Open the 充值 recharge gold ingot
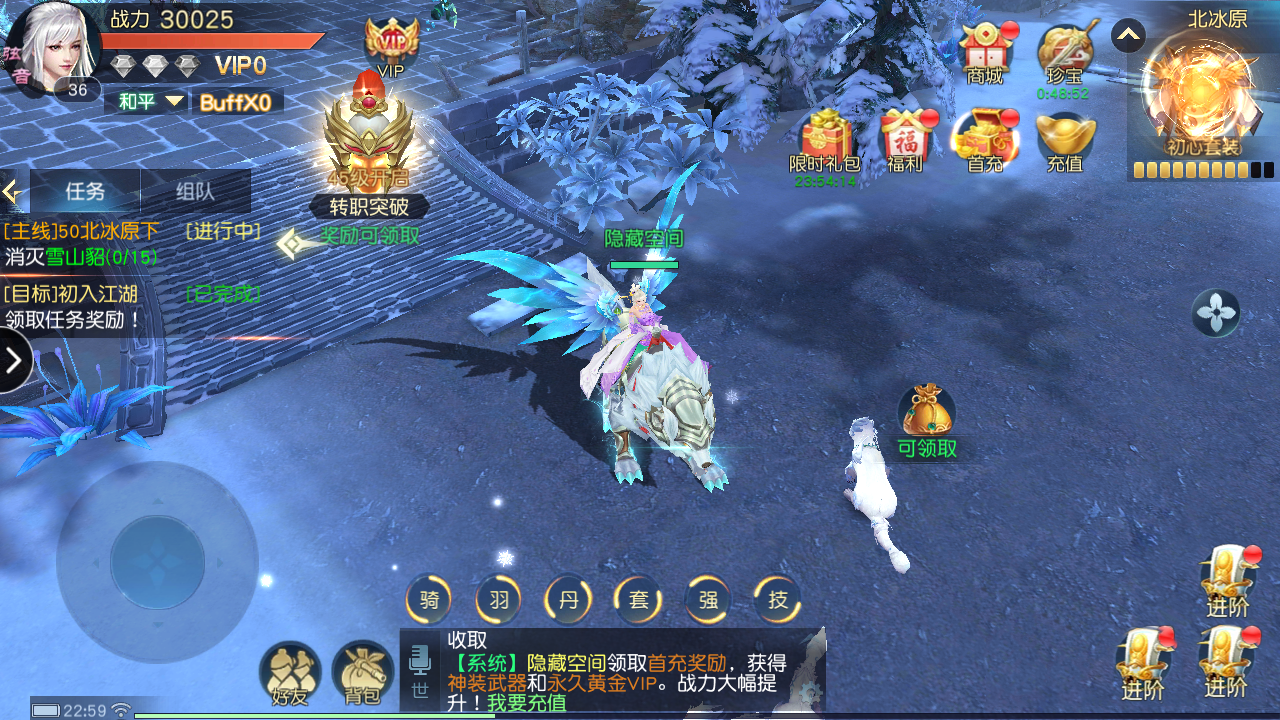The width and height of the screenshot is (1280, 720). point(1065,140)
